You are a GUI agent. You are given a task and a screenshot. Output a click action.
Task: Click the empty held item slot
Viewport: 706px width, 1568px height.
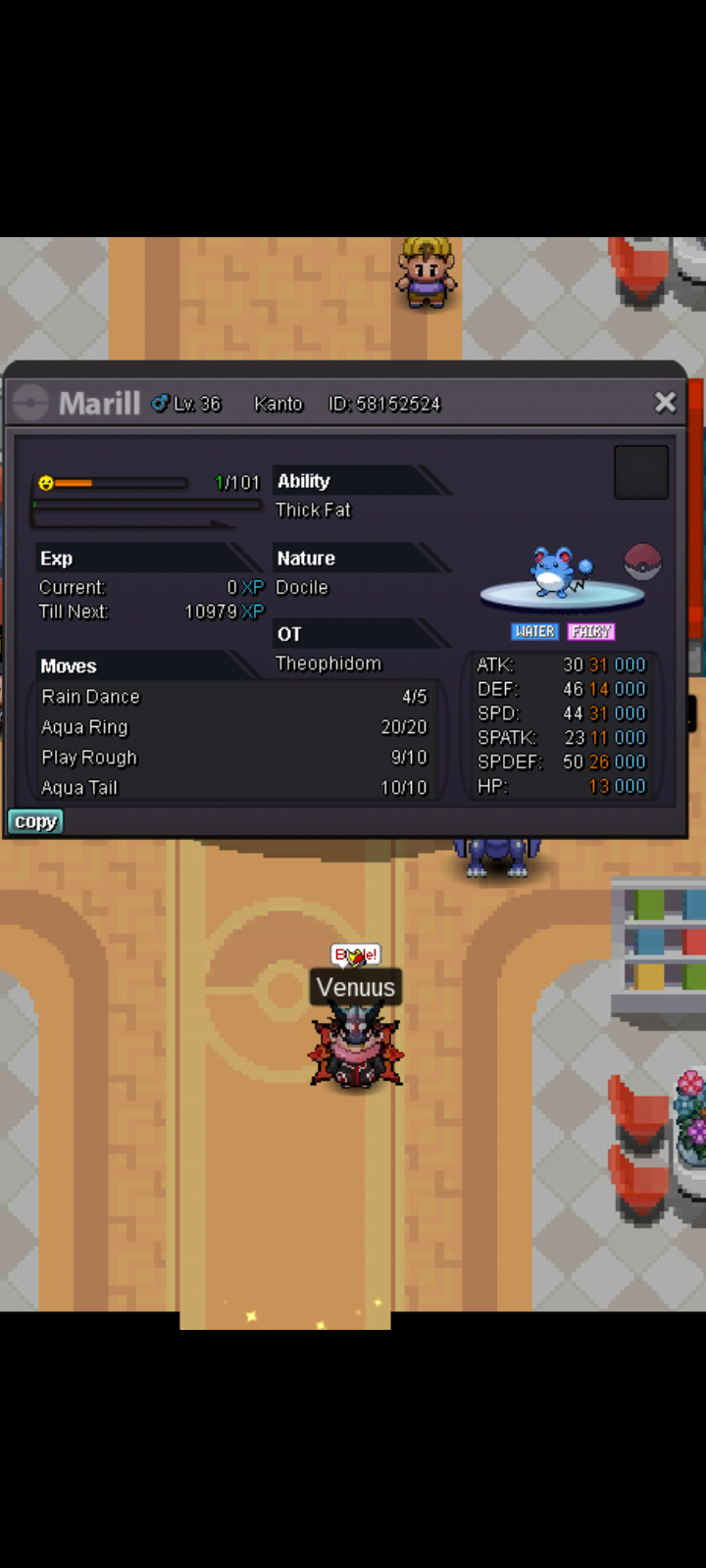(640, 472)
